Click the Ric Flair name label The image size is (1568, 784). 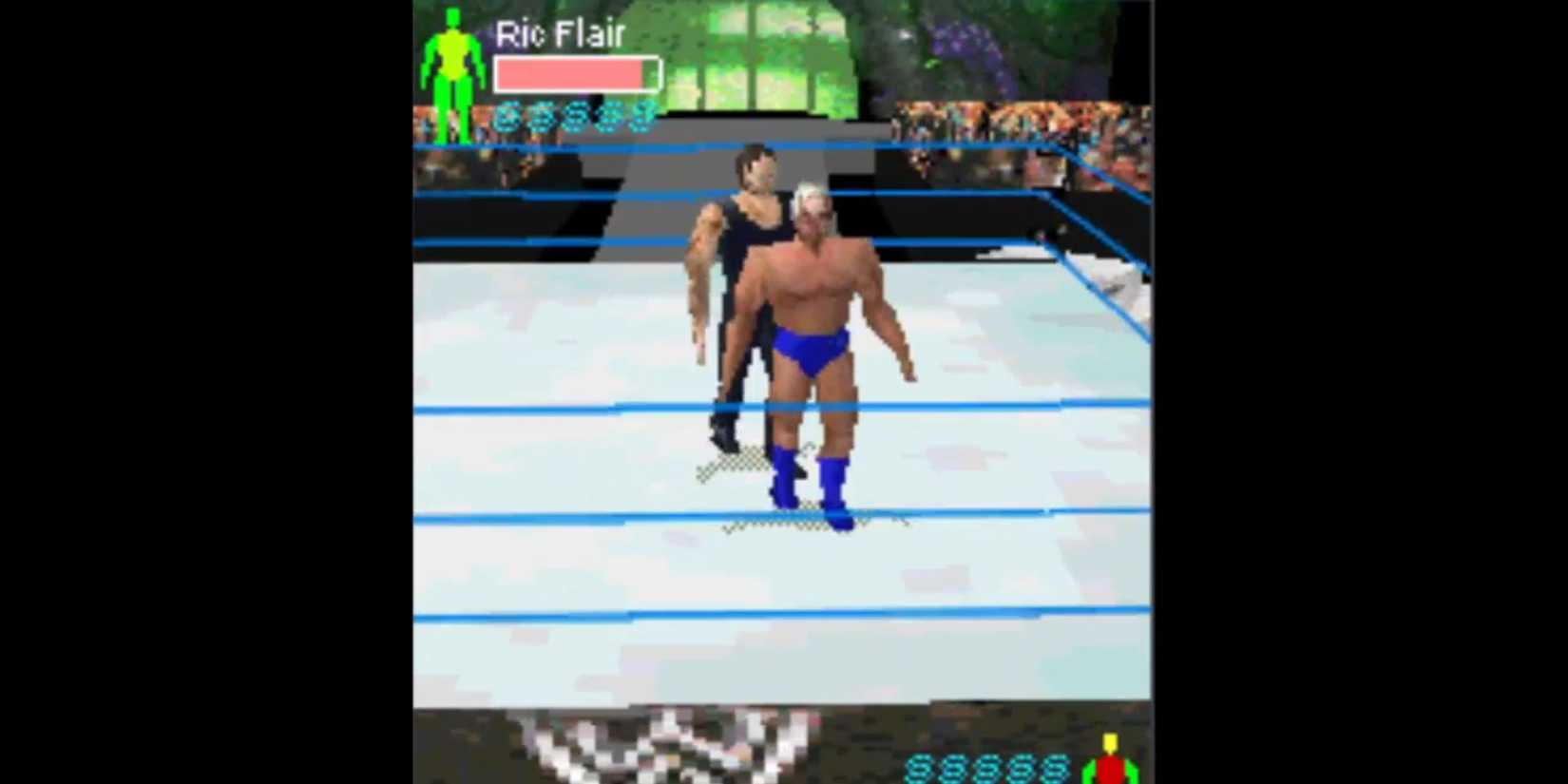(557, 36)
